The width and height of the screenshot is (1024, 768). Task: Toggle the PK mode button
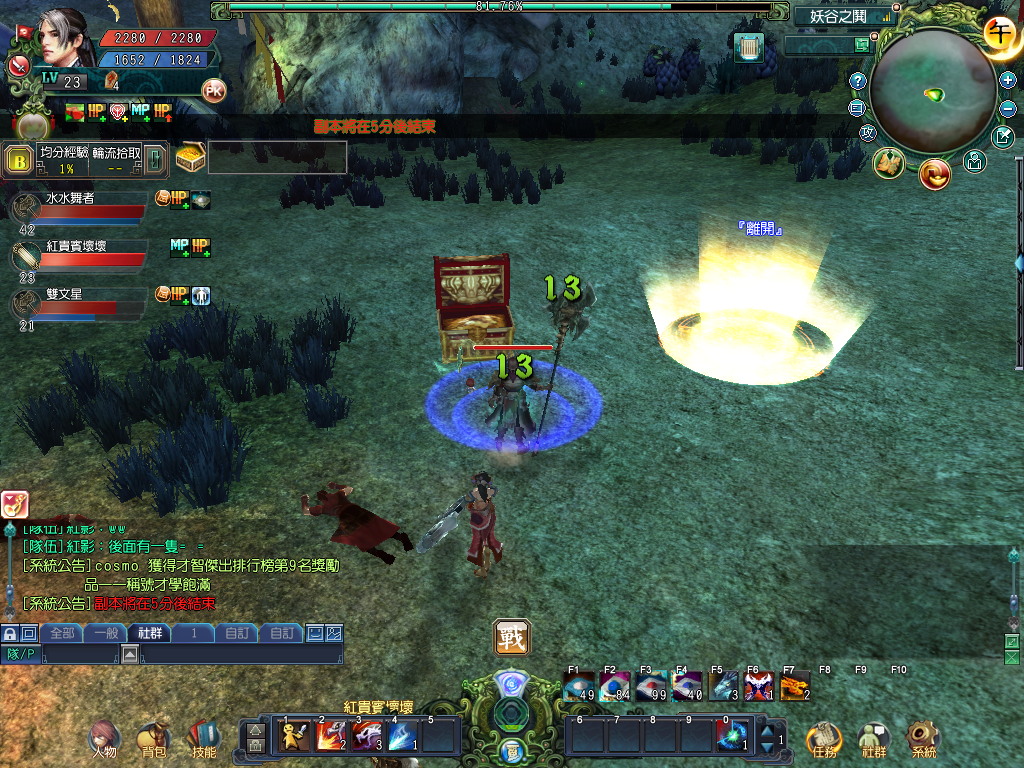(213, 90)
